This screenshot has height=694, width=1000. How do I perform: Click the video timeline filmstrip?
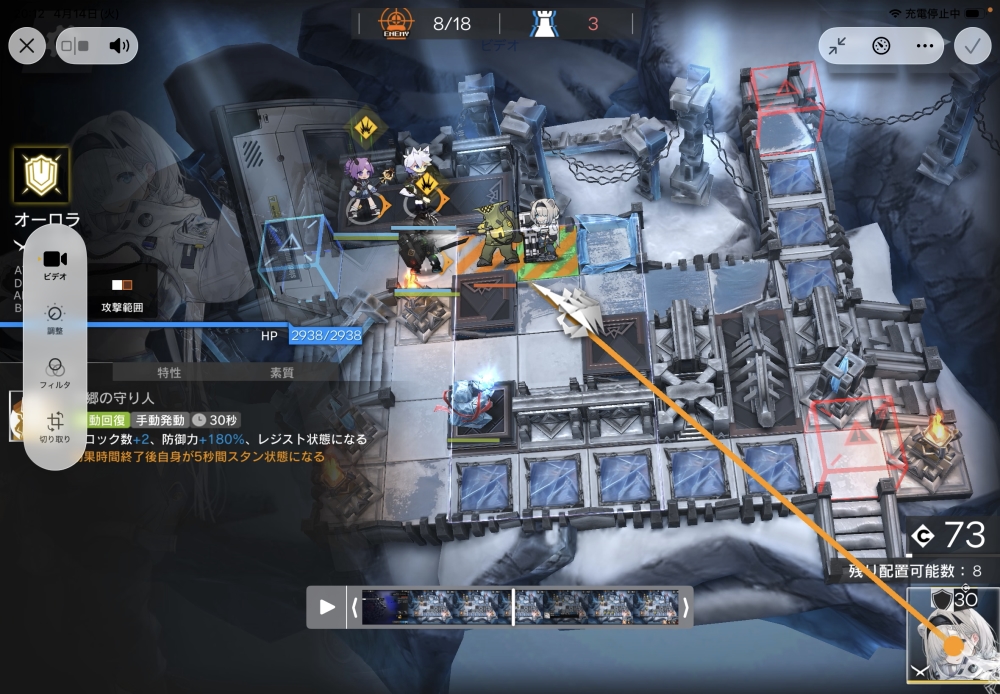coord(520,607)
